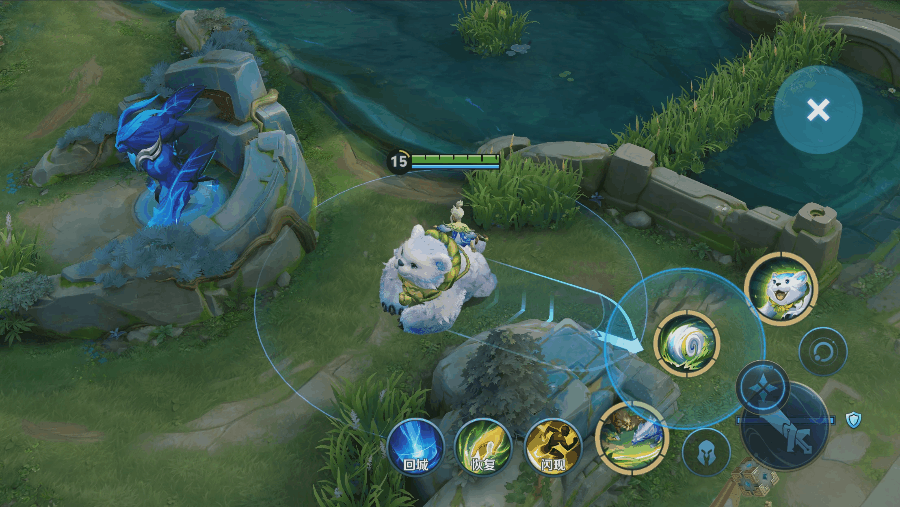900x507 pixels.
Task: Tap the large sword basic attack button
Action: coord(784,426)
